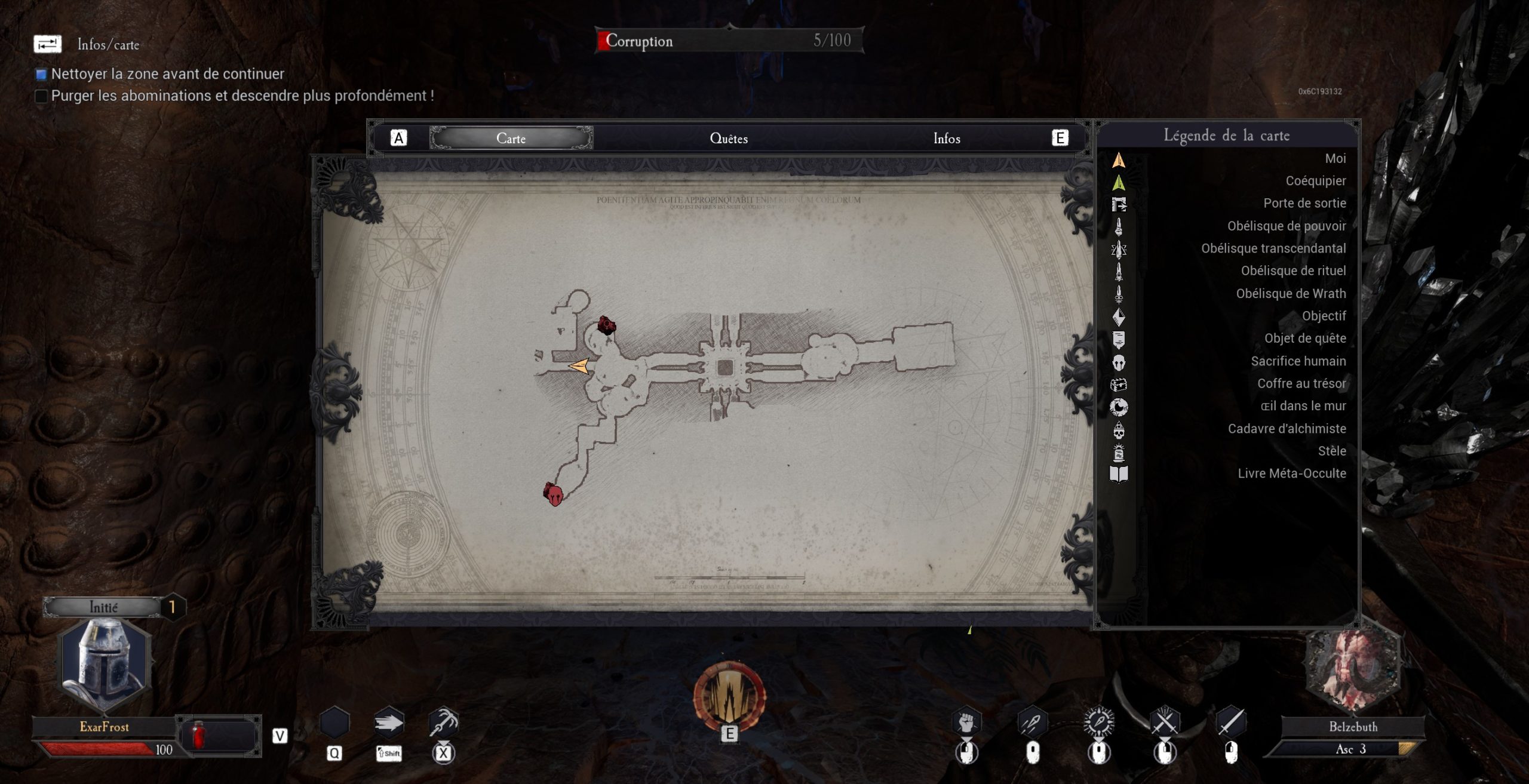Click the Obélisque de pouvoir legend entry
Image resolution: width=1529 pixels, height=784 pixels.
1286,226
